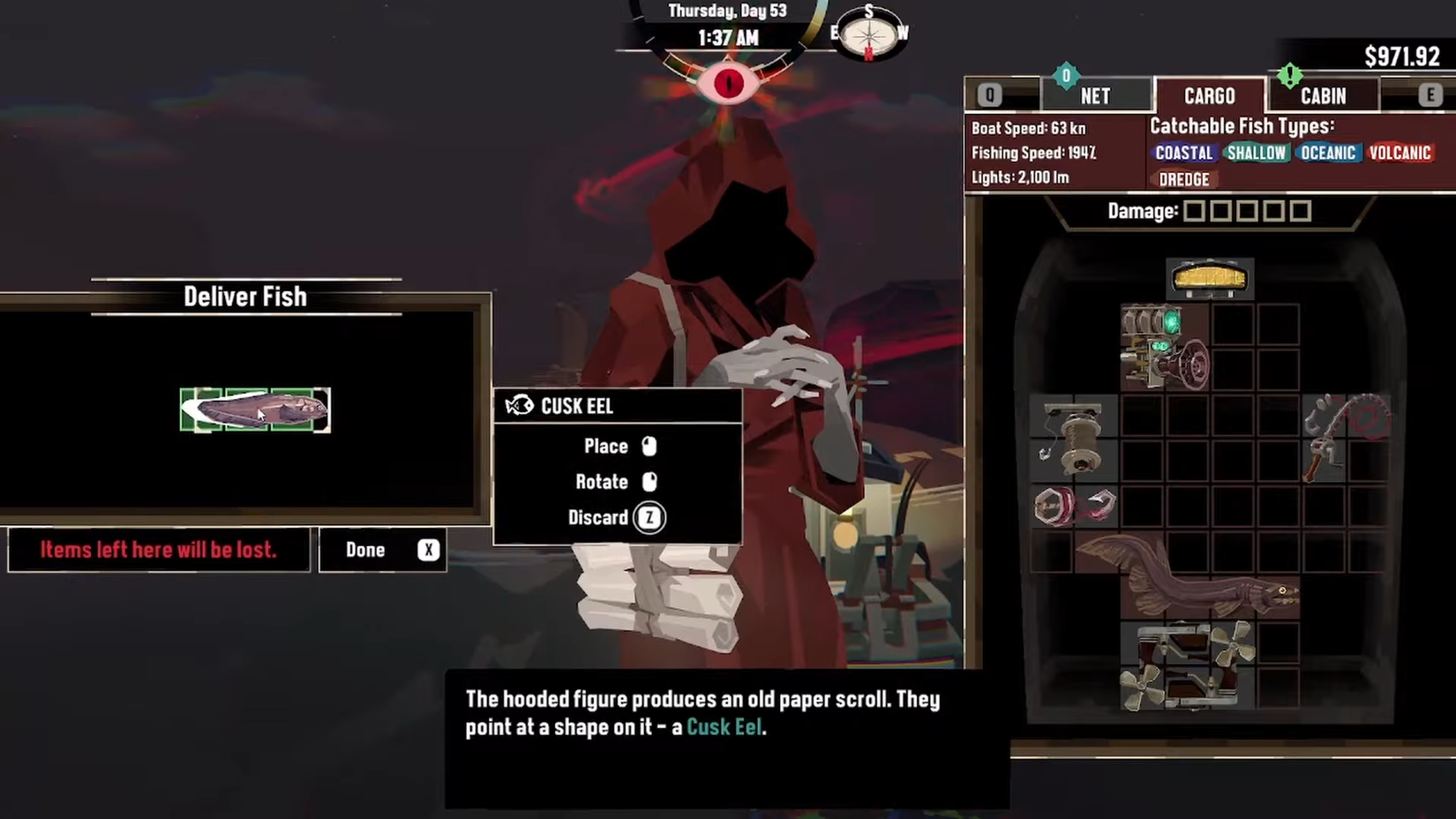Image resolution: width=1456 pixels, height=819 pixels.
Task: Choose Rotate from the Cusk Eel menu
Action: [601, 482]
